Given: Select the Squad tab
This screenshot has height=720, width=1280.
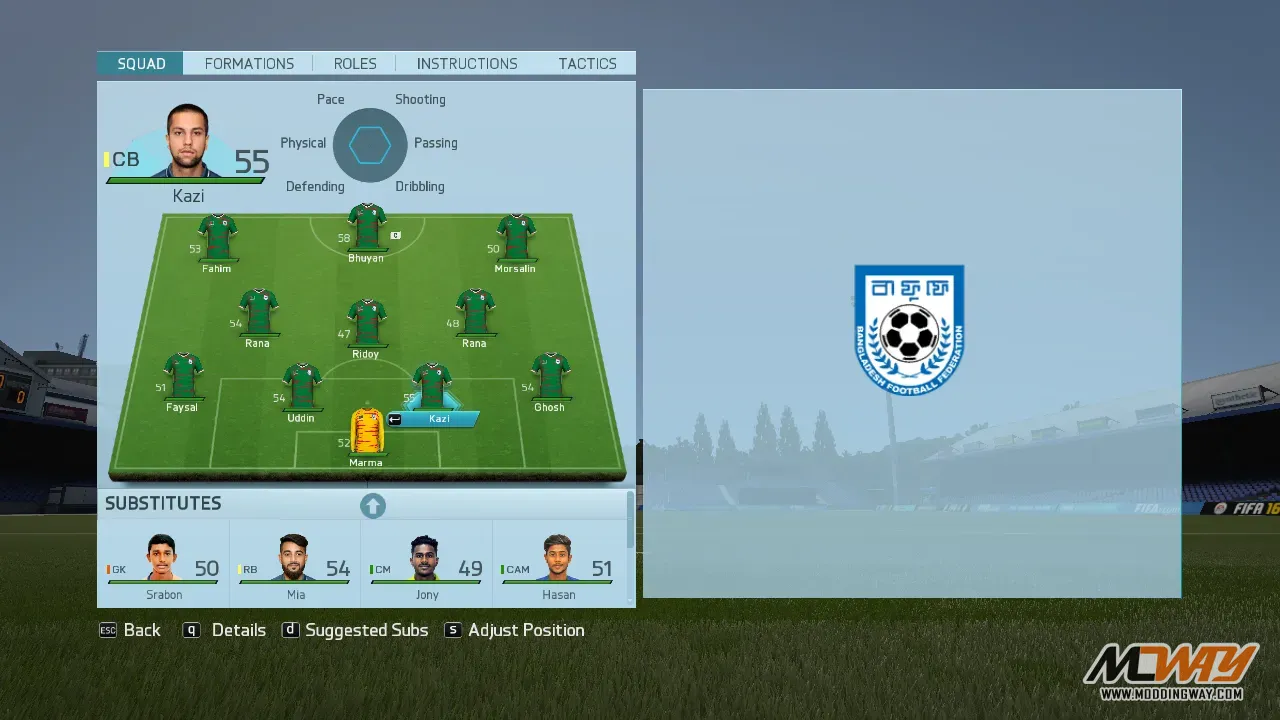Looking at the screenshot, I should pyautogui.click(x=141, y=64).
